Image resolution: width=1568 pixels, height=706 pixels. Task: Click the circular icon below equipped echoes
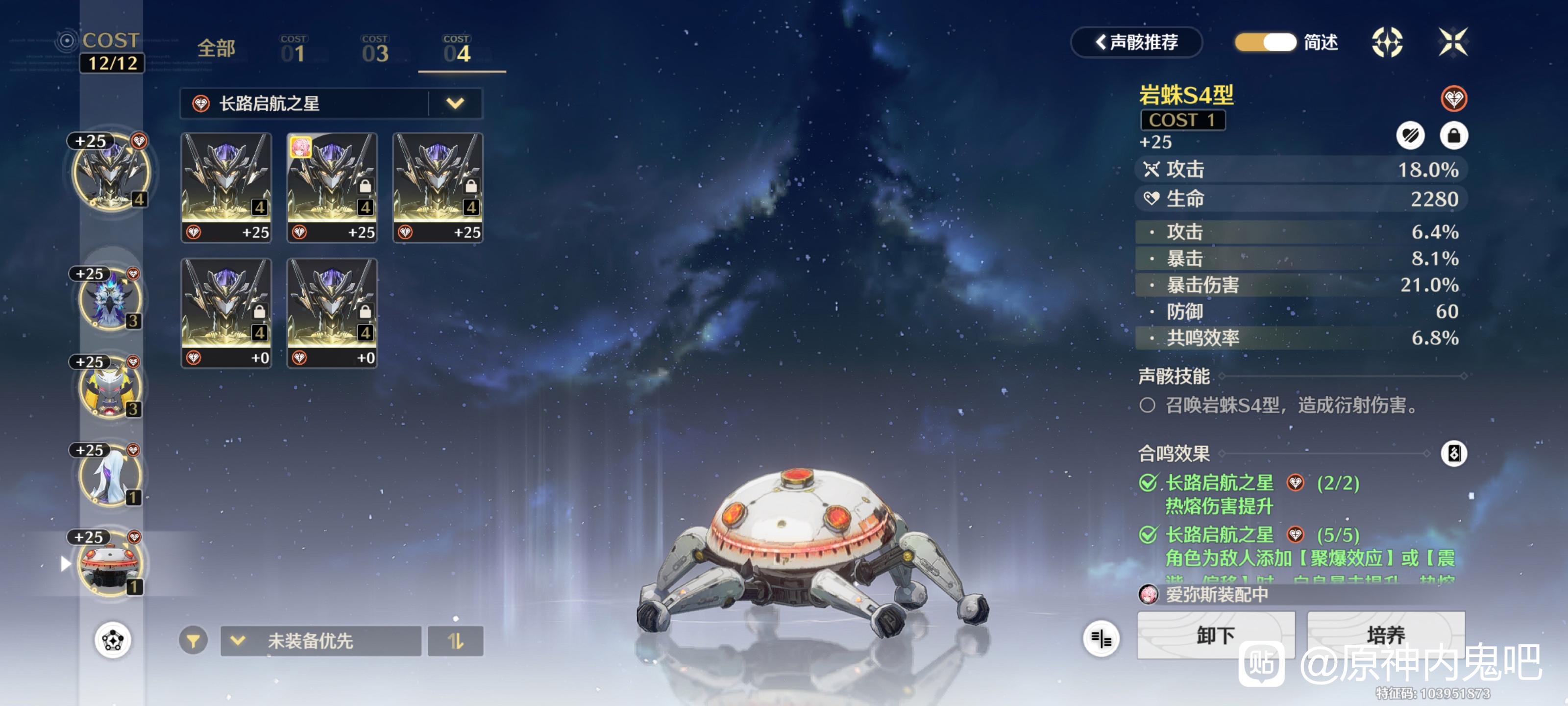[113, 640]
